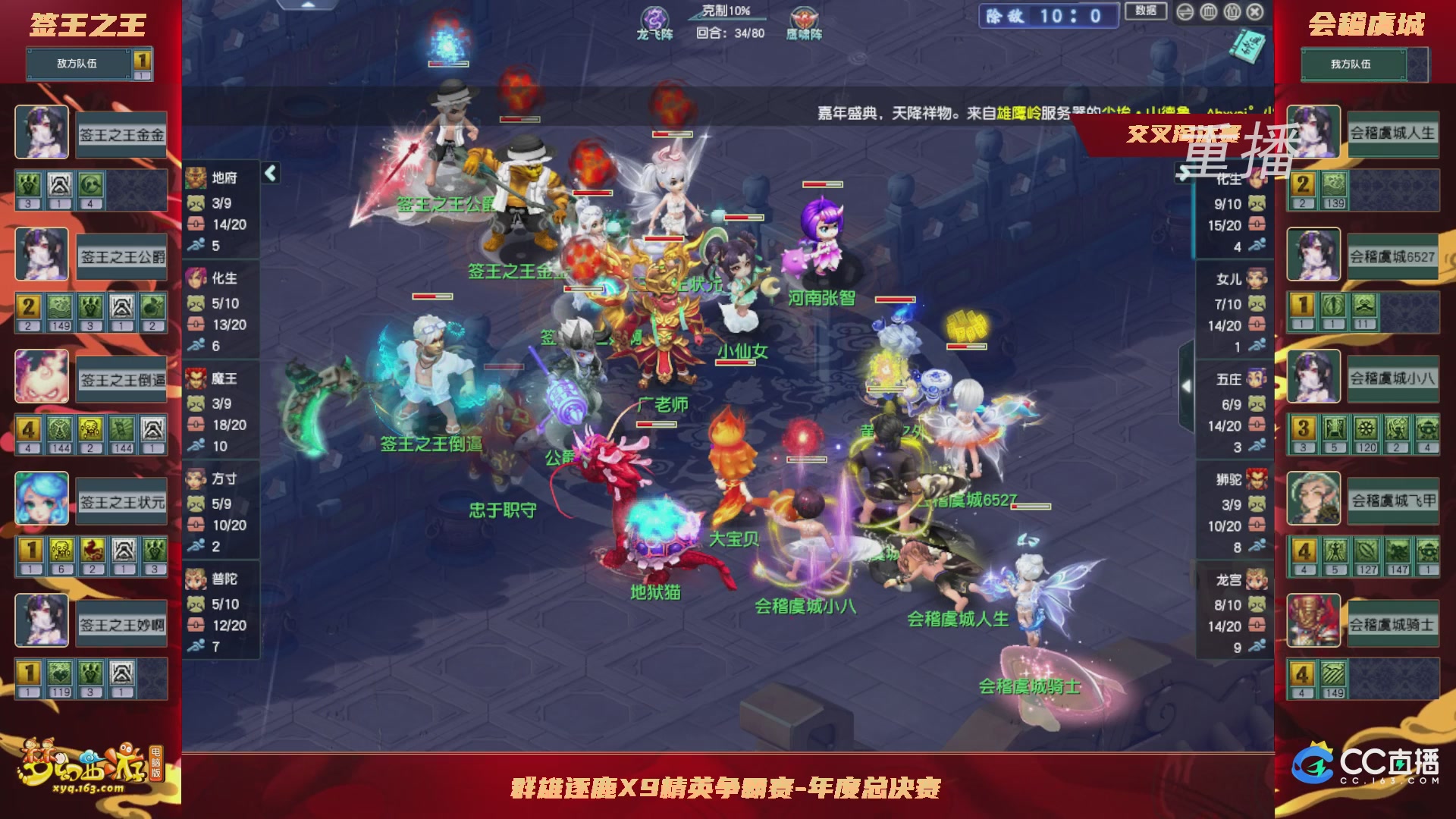Click the treasure chest icon next to 14/20
This screenshot has width=1456, height=819.
coord(196,224)
